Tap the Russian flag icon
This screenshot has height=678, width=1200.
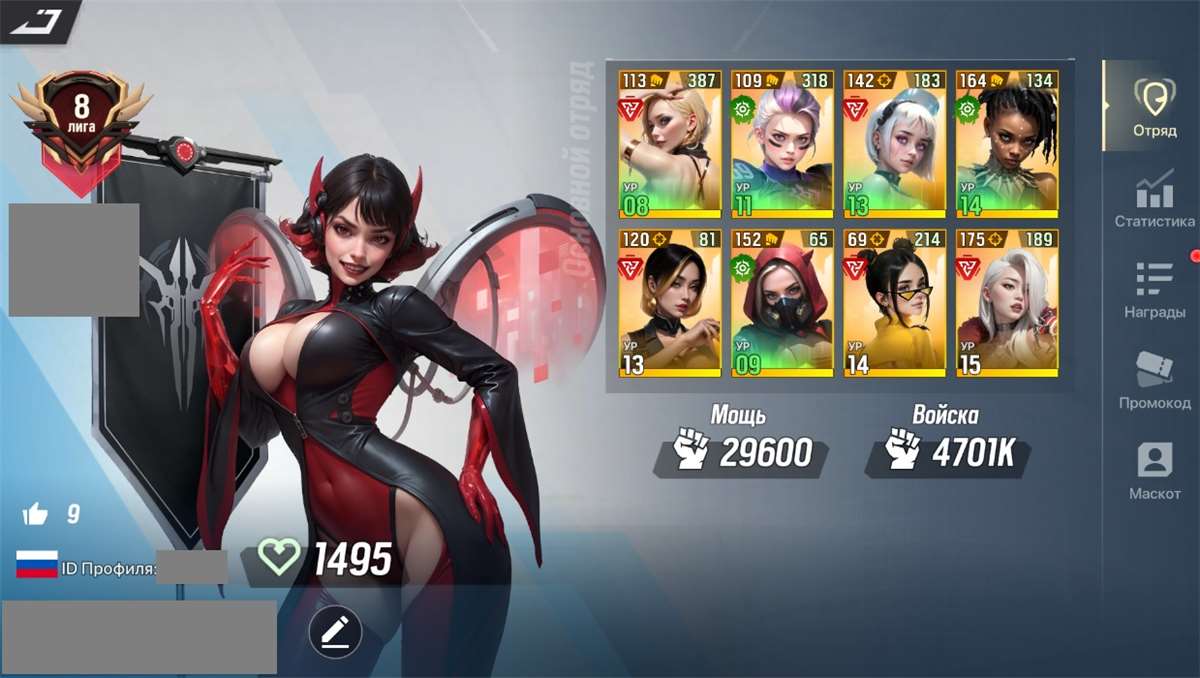pos(36,565)
